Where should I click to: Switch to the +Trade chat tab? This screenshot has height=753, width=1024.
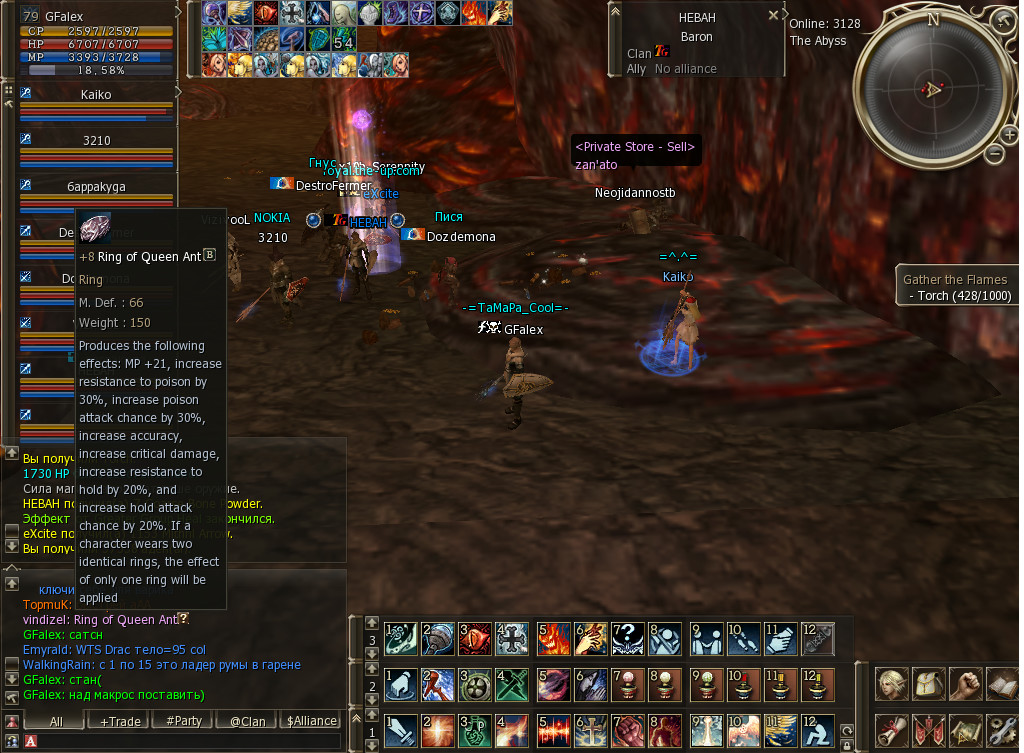[120, 720]
